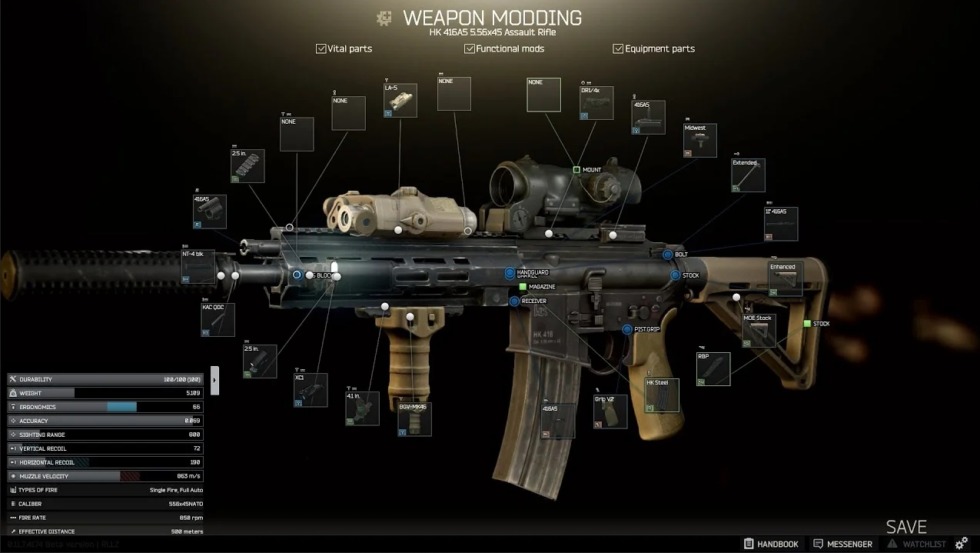Toggle the Equipment parts checkbox
The height and width of the screenshot is (553, 980).
(618, 48)
